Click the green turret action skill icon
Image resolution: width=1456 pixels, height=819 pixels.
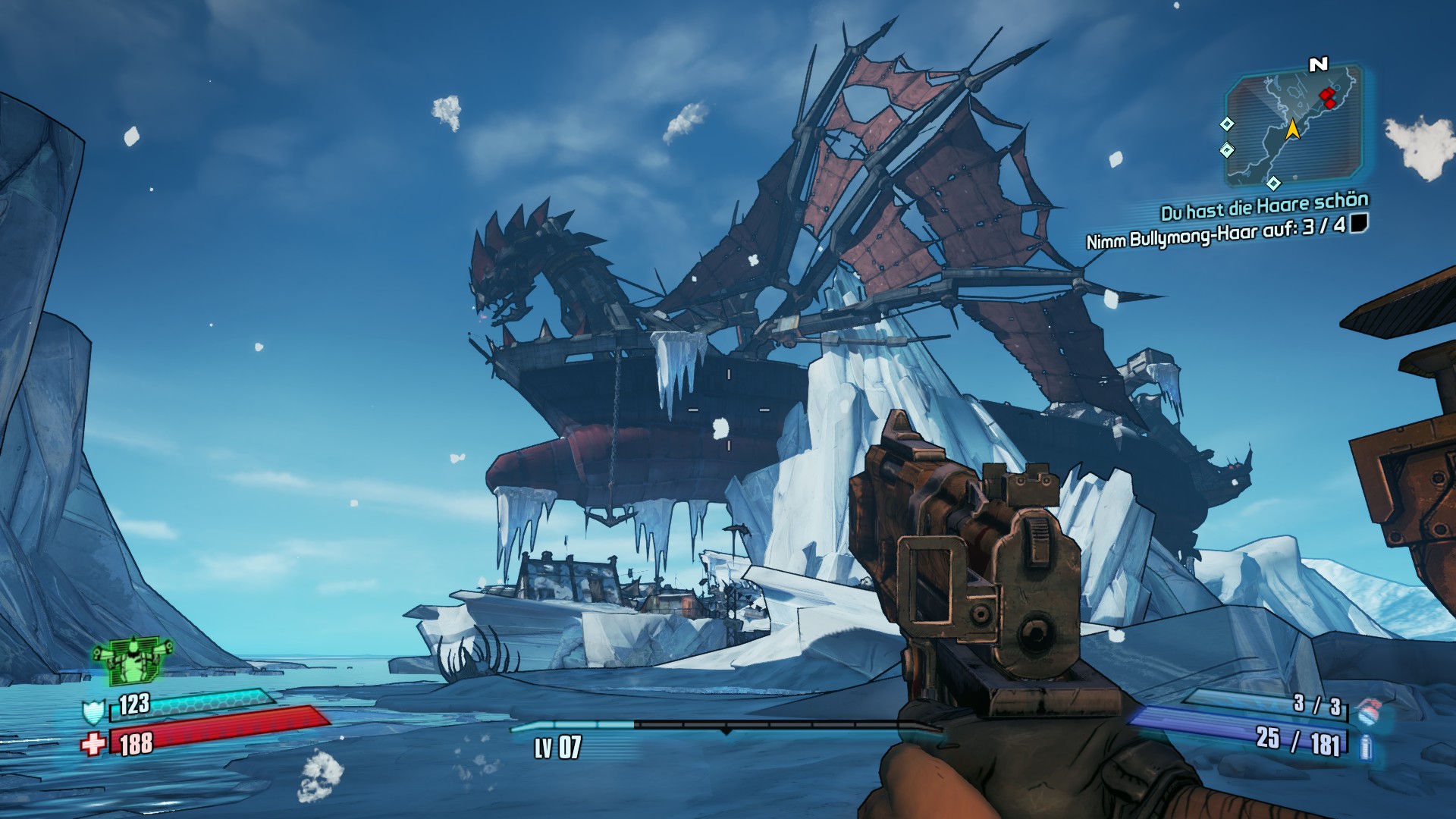(130, 658)
